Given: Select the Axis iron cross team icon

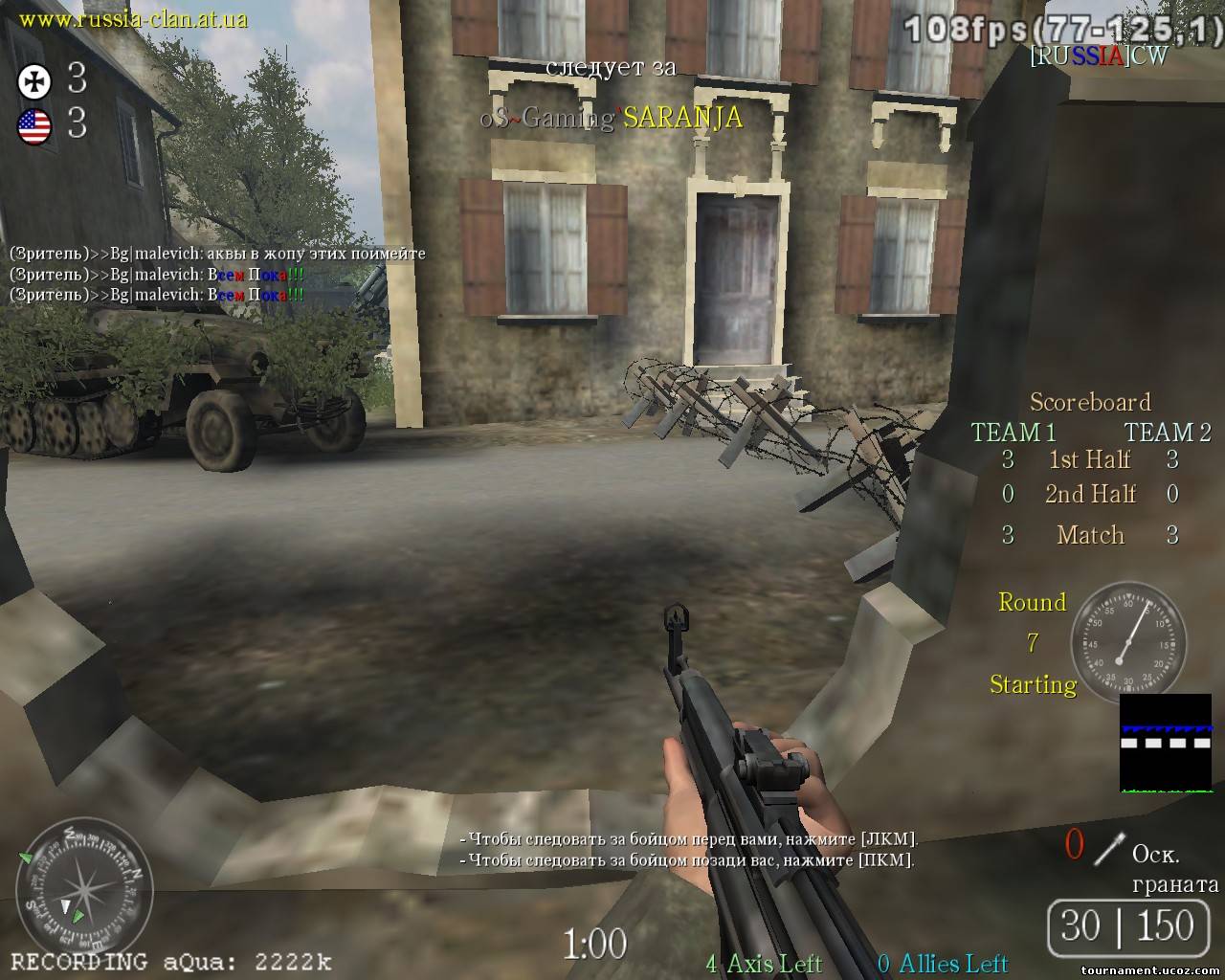Looking at the screenshot, I should (x=33, y=81).
